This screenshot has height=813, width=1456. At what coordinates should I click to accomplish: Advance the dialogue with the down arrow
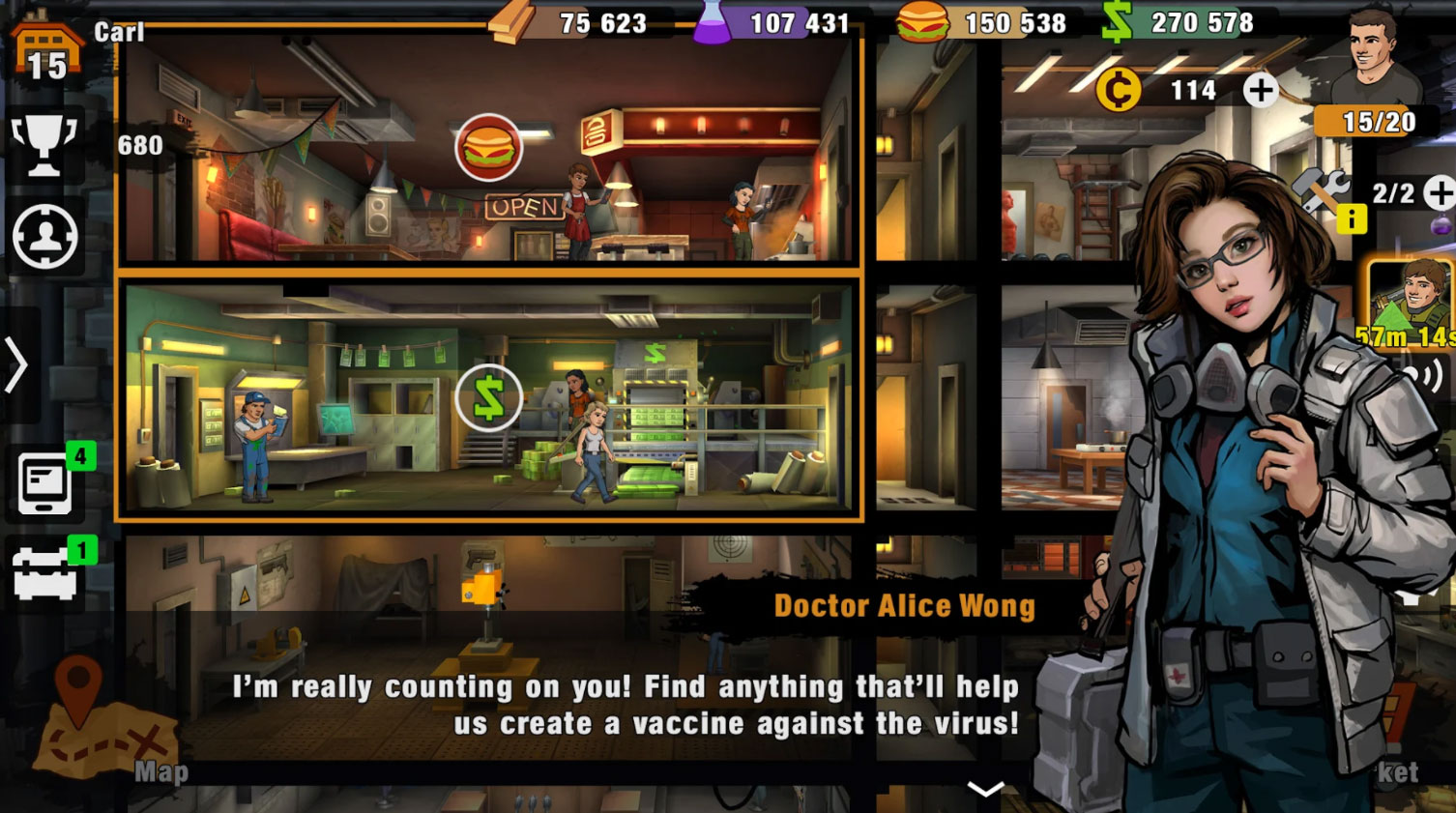(985, 789)
